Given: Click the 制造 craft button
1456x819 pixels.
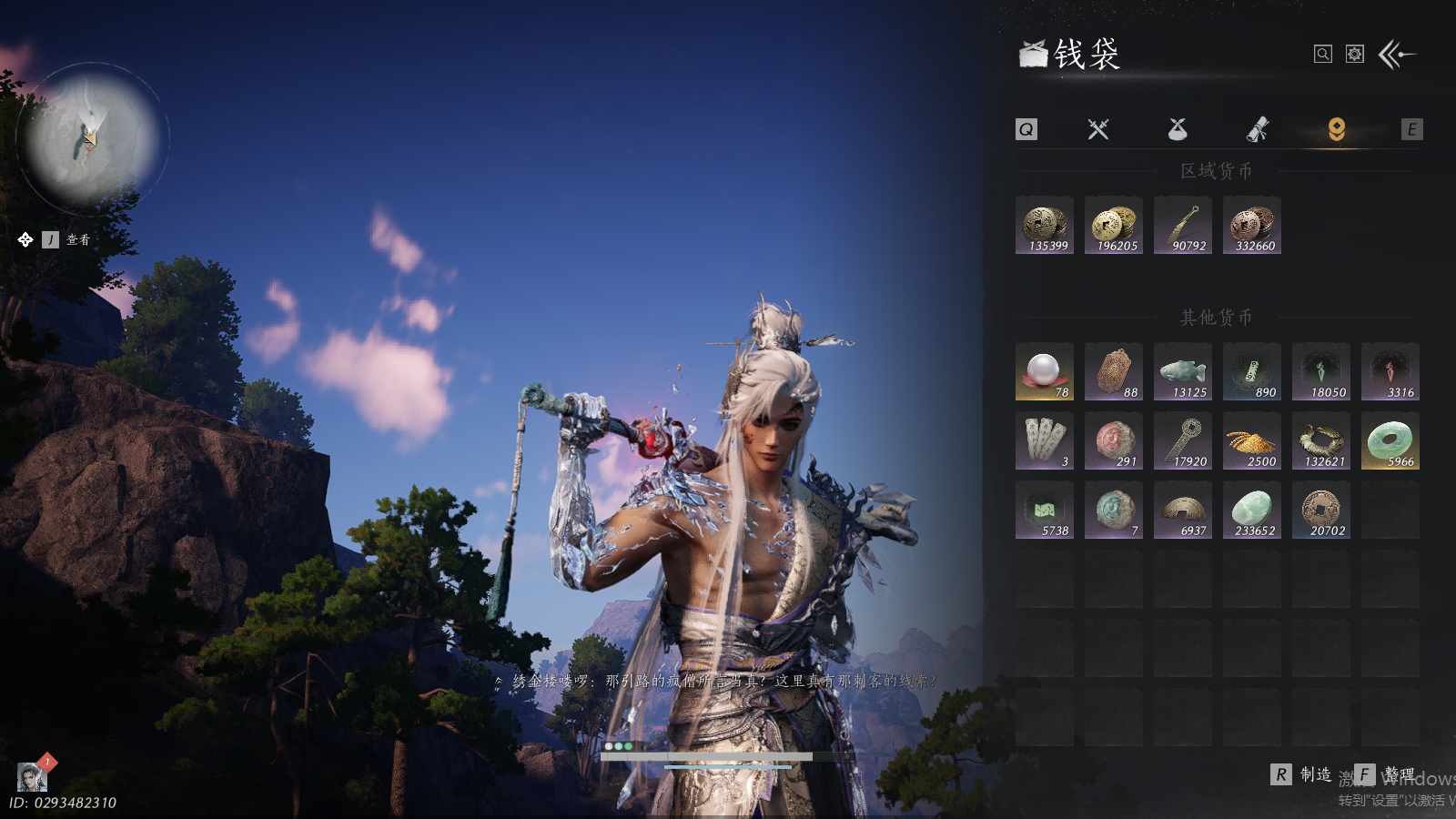Looking at the screenshot, I should (x=1302, y=774).
